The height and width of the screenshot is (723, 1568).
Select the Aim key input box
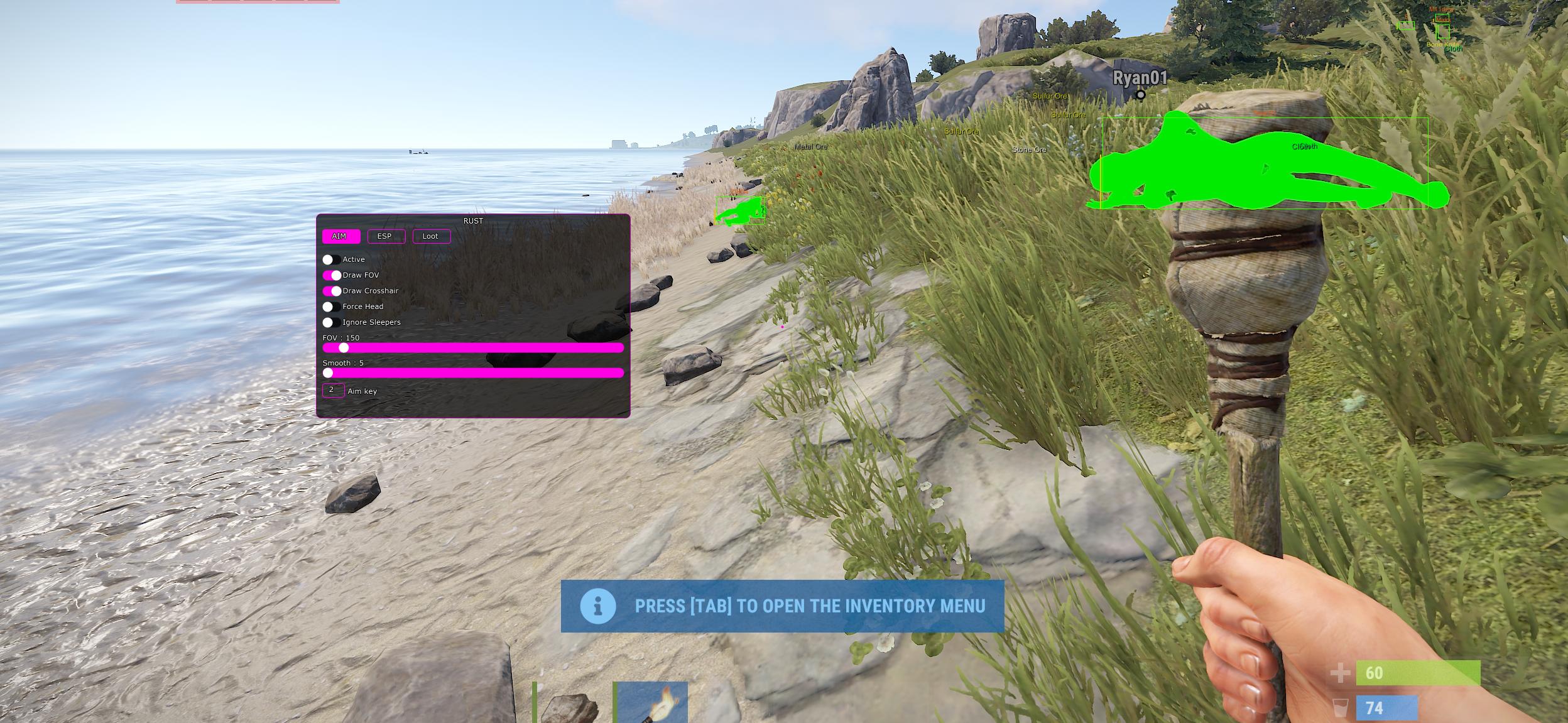[333, 390]
